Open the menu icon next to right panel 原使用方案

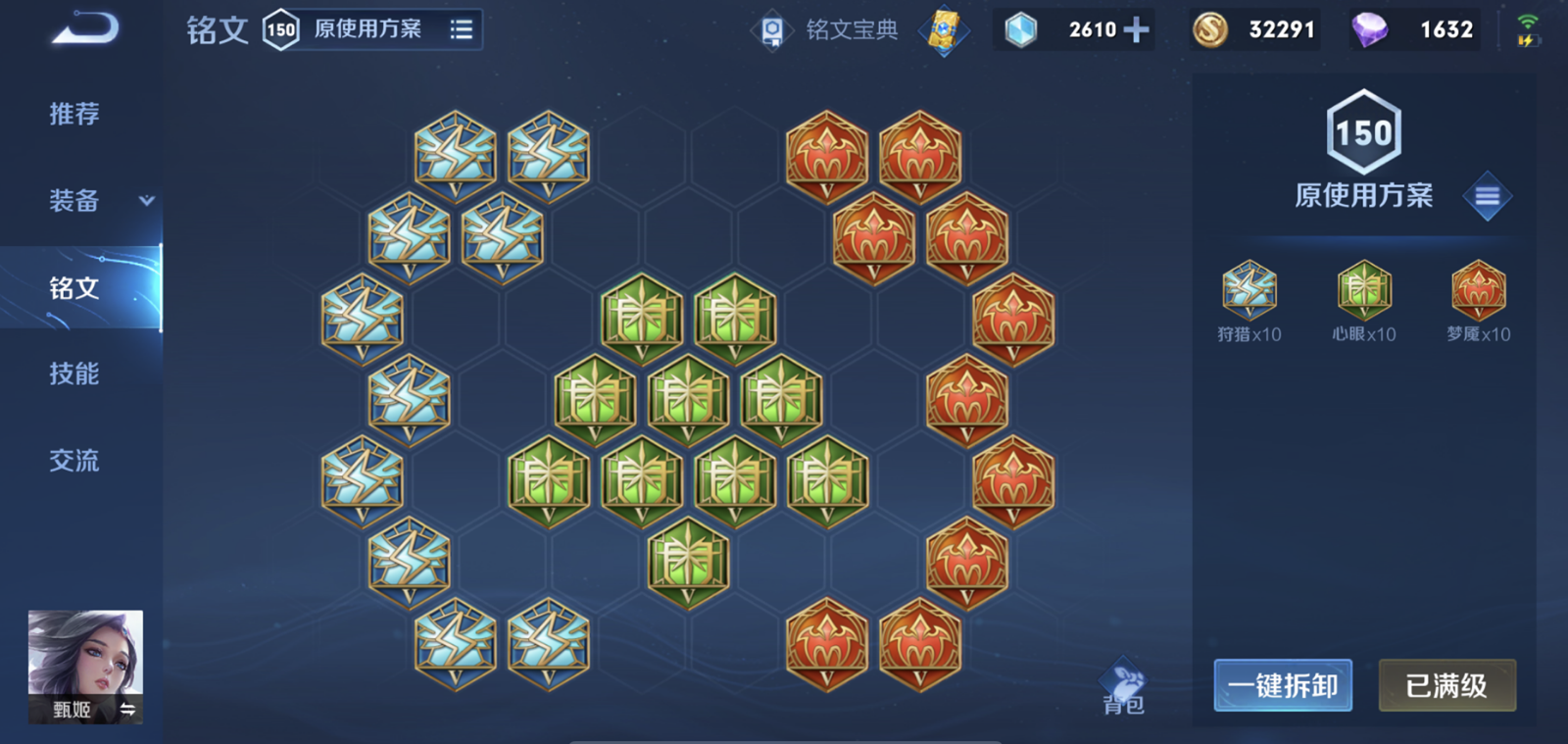tap(1488, 195)
